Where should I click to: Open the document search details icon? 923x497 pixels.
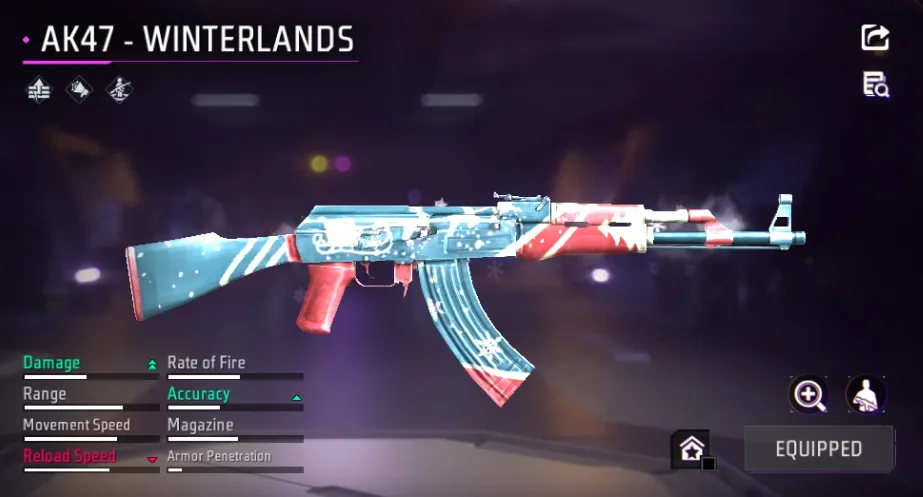point(876,85)
